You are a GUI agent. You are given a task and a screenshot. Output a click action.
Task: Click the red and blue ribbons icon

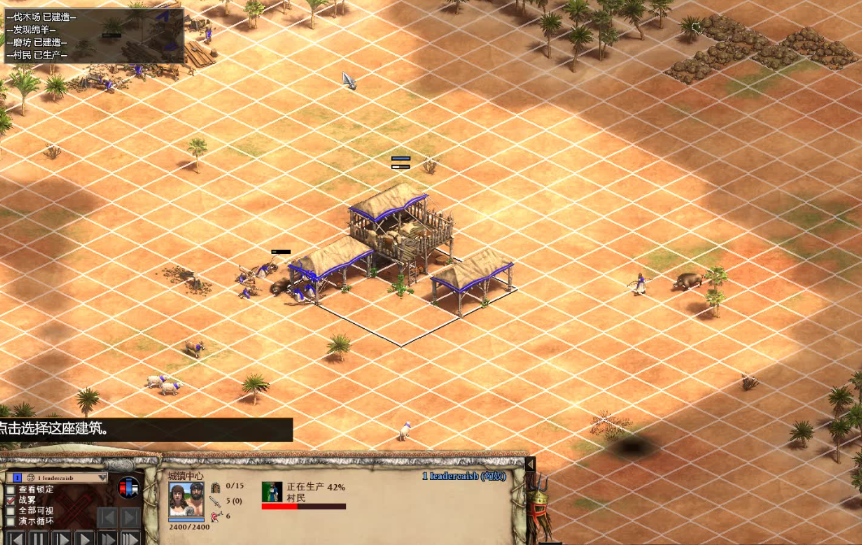(x=129, y=488)
